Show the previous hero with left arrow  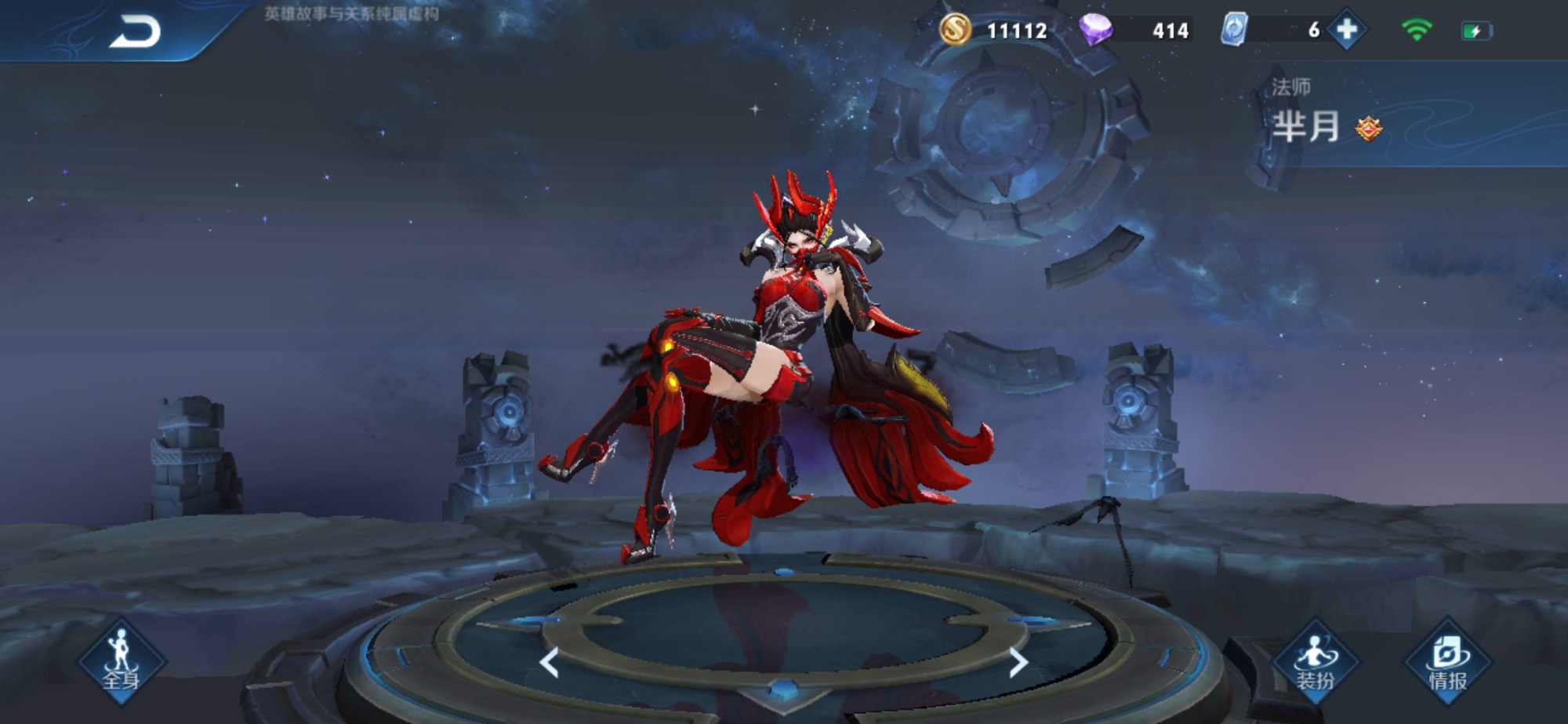click(x=550, y=663)
